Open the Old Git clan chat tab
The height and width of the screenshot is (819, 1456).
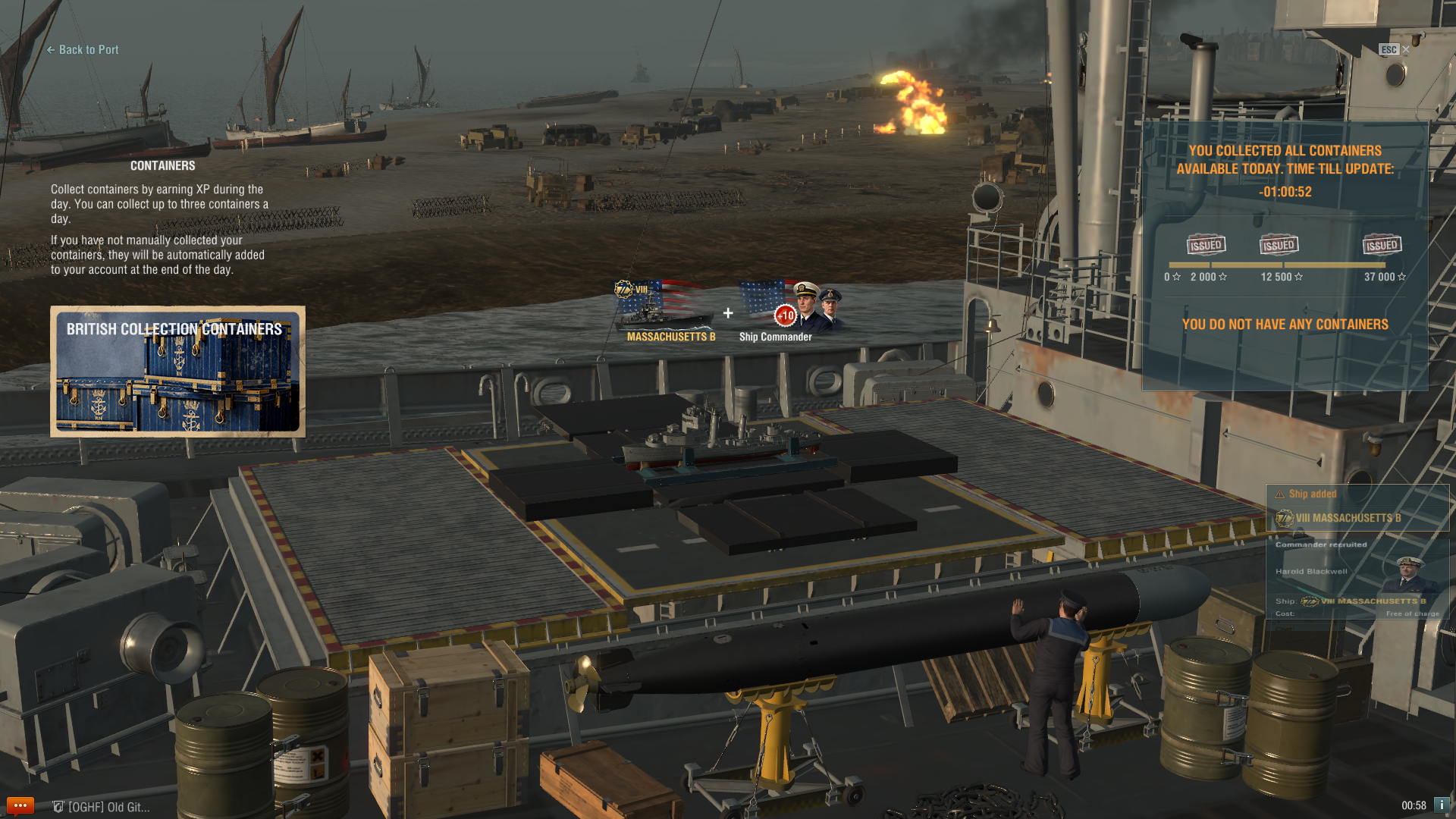pyautogui.click(x=102, y=807)
